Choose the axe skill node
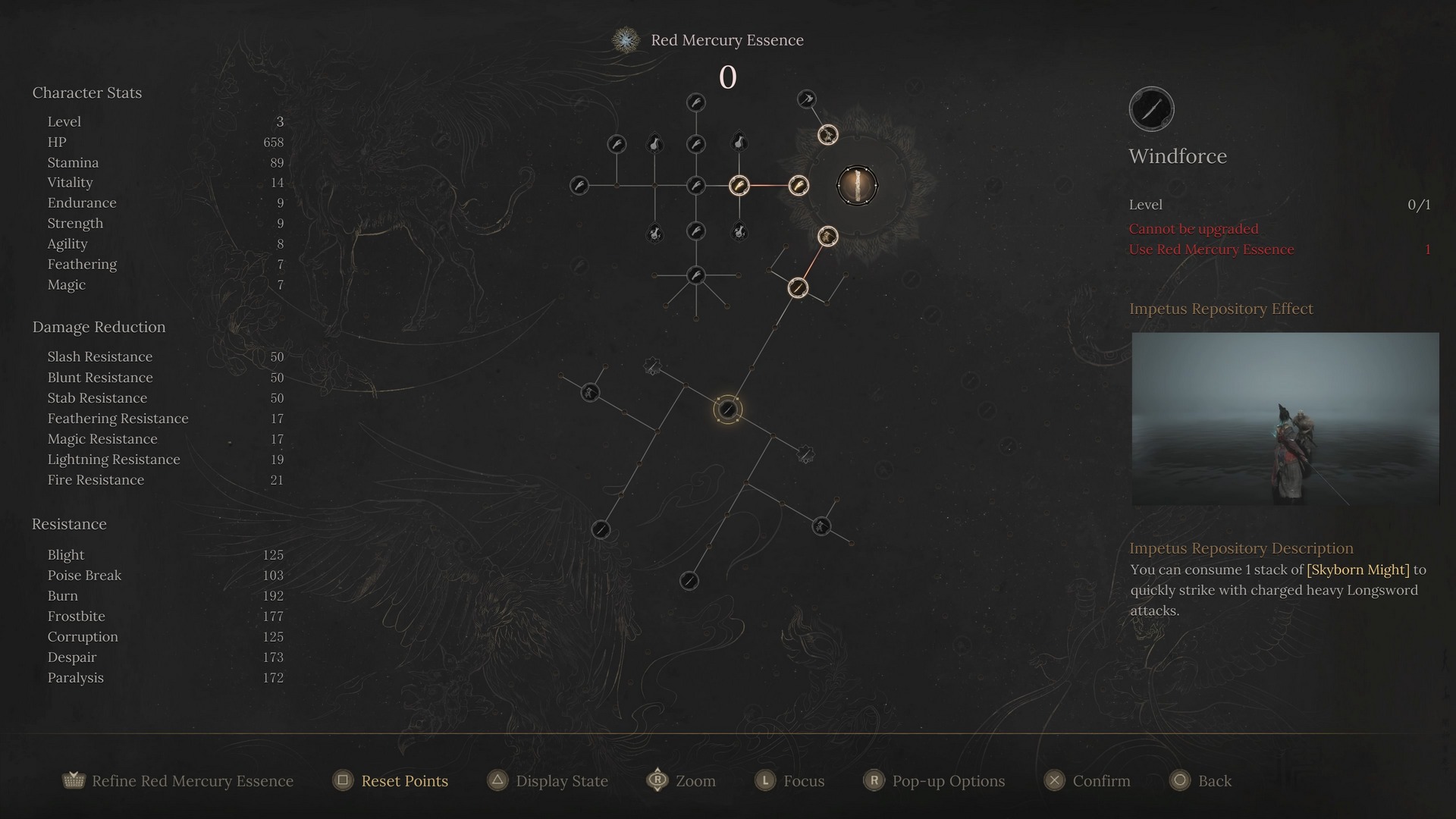1456x819 pixels. (x=806, y=99)
